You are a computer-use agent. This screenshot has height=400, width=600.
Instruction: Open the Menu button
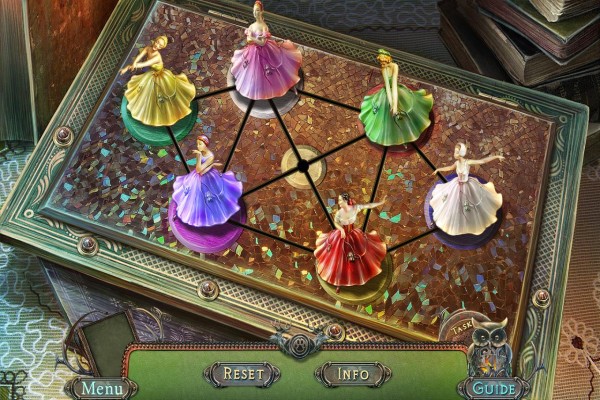pos(103,387)
